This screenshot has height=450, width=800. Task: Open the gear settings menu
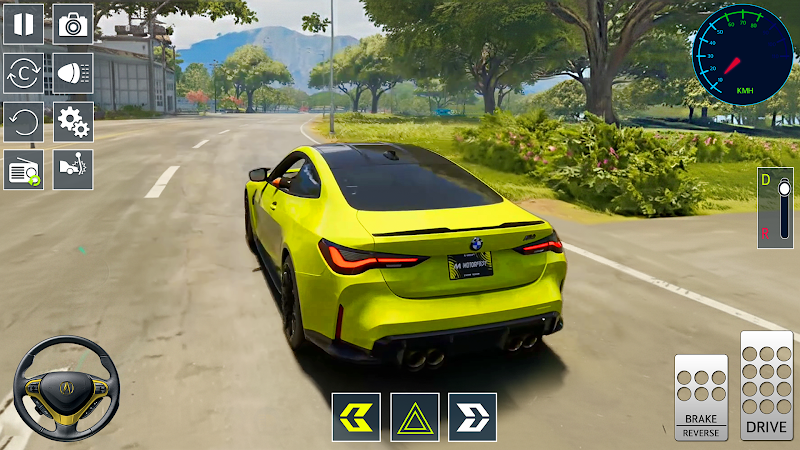[x=73, y=122]
